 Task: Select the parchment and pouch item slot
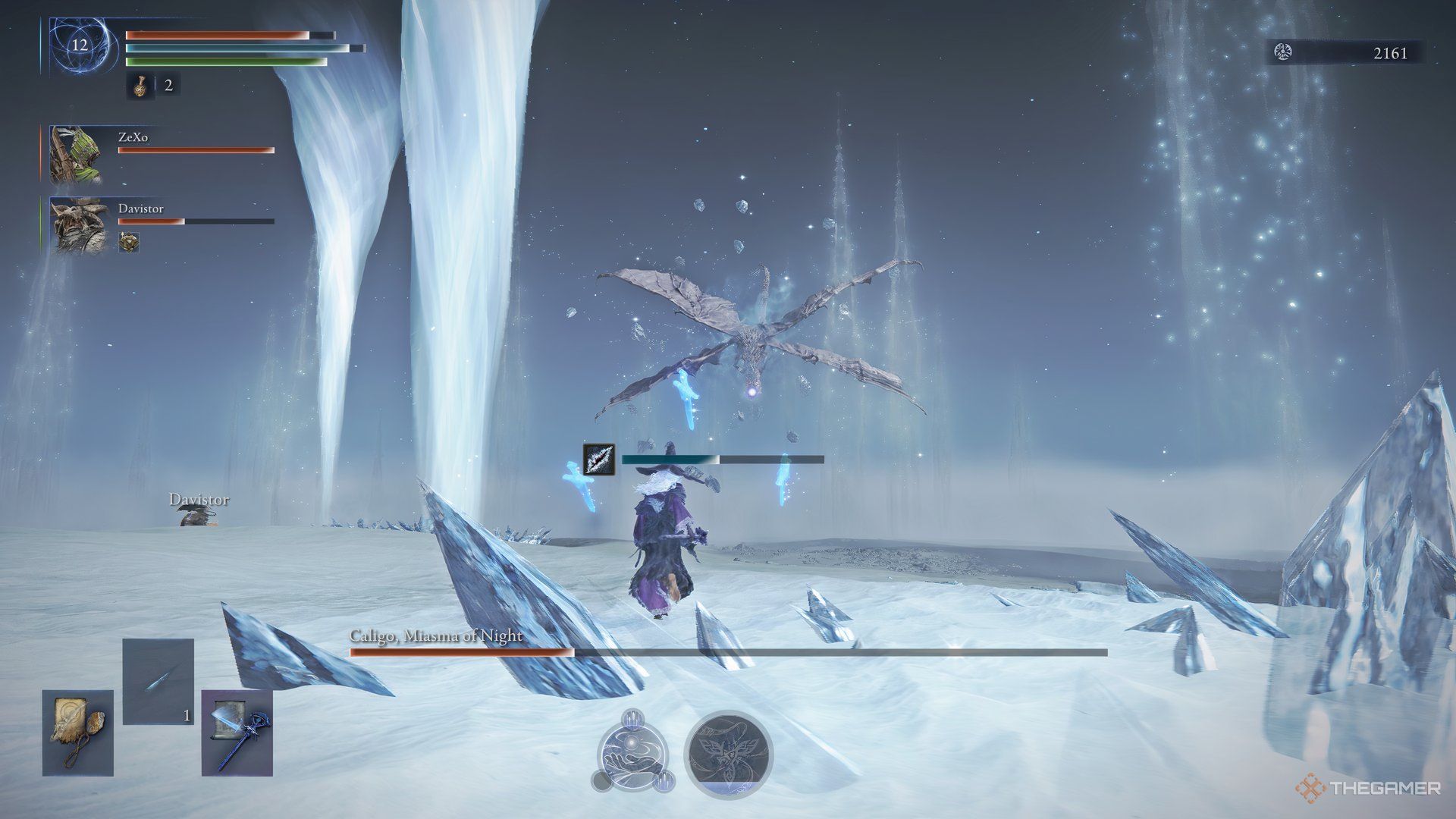click(77, 732)
